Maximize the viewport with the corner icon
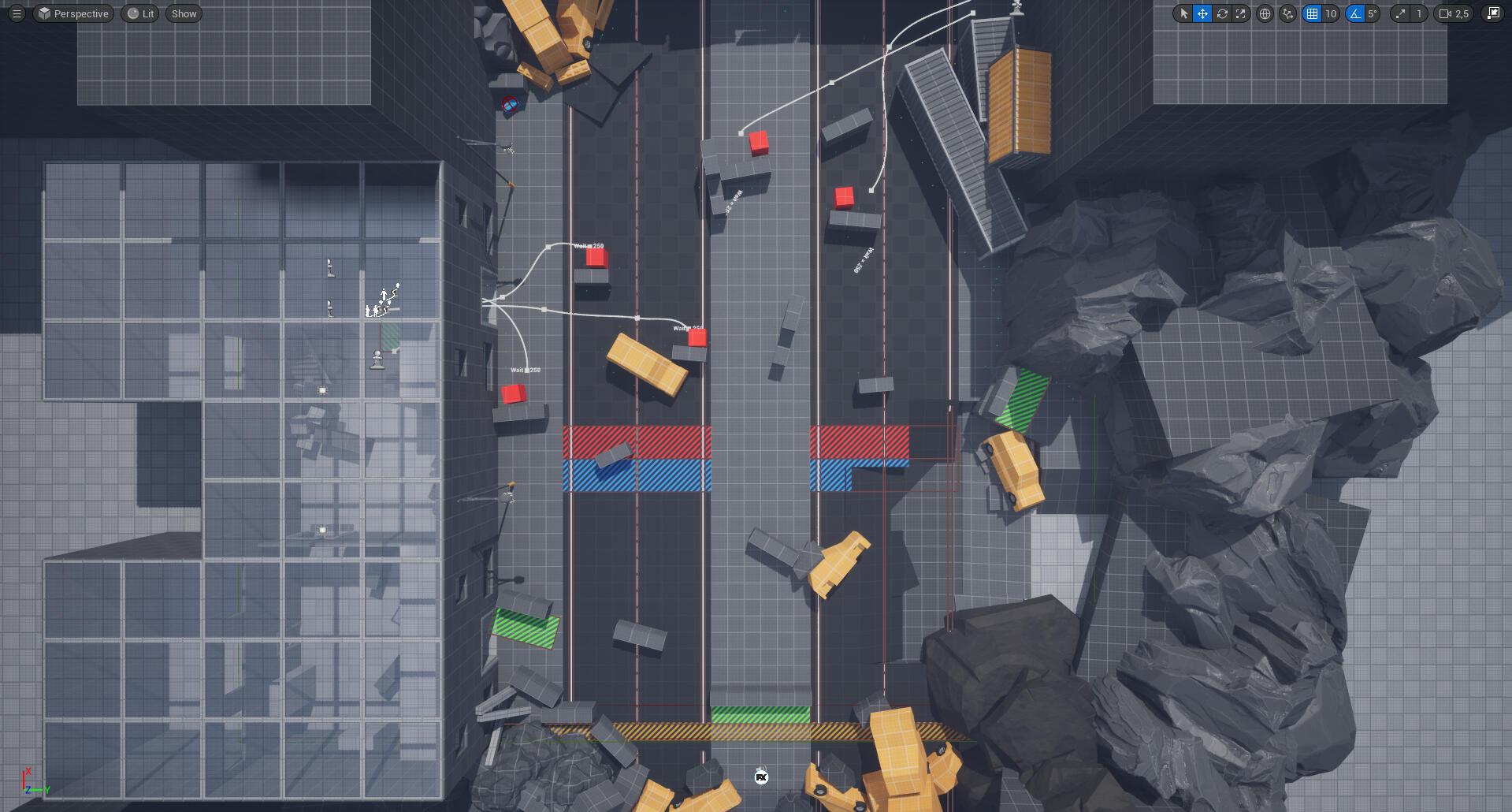Screen dimensions: 1512x812 1495,13
